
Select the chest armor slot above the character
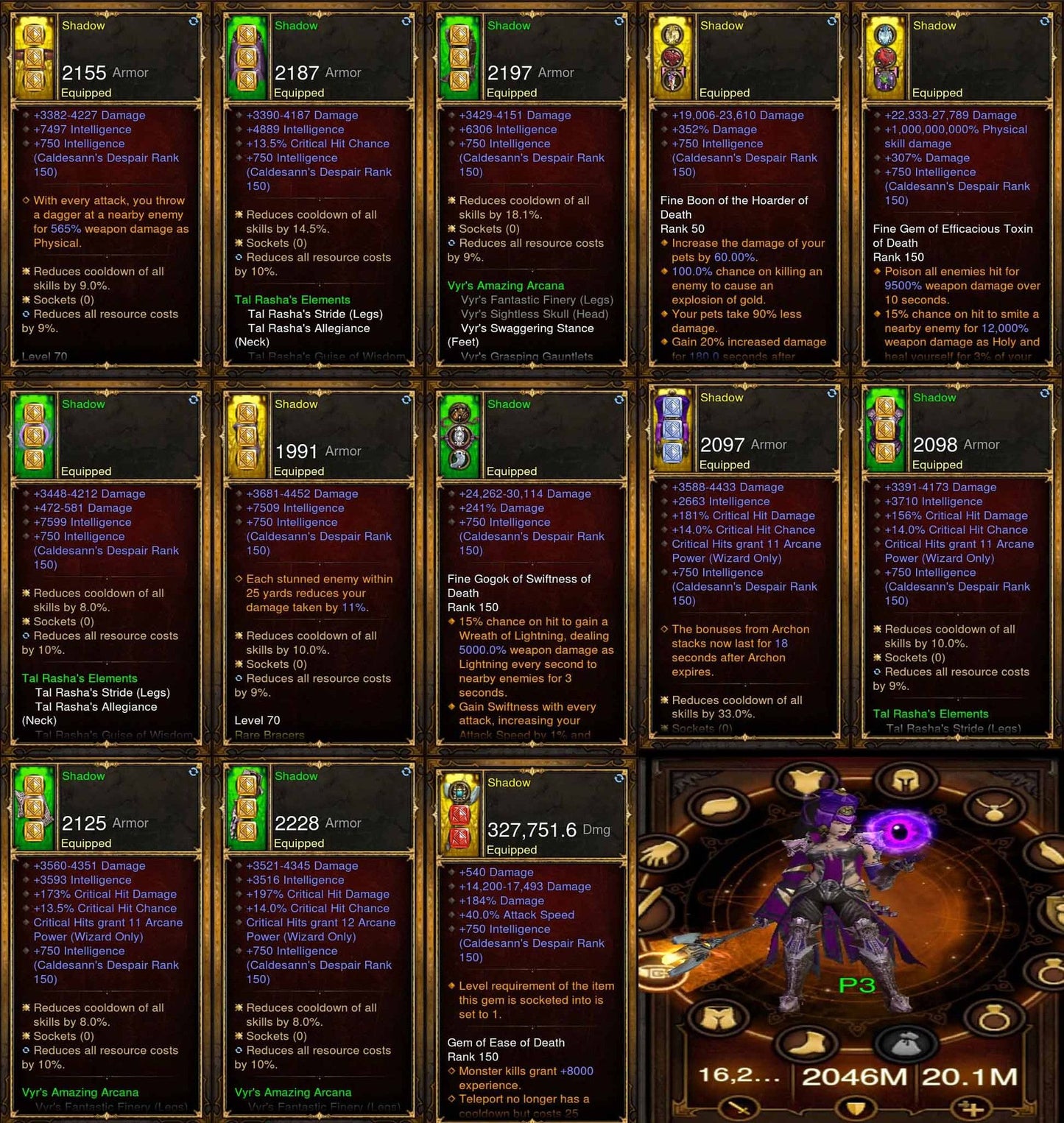click(805, 778)
